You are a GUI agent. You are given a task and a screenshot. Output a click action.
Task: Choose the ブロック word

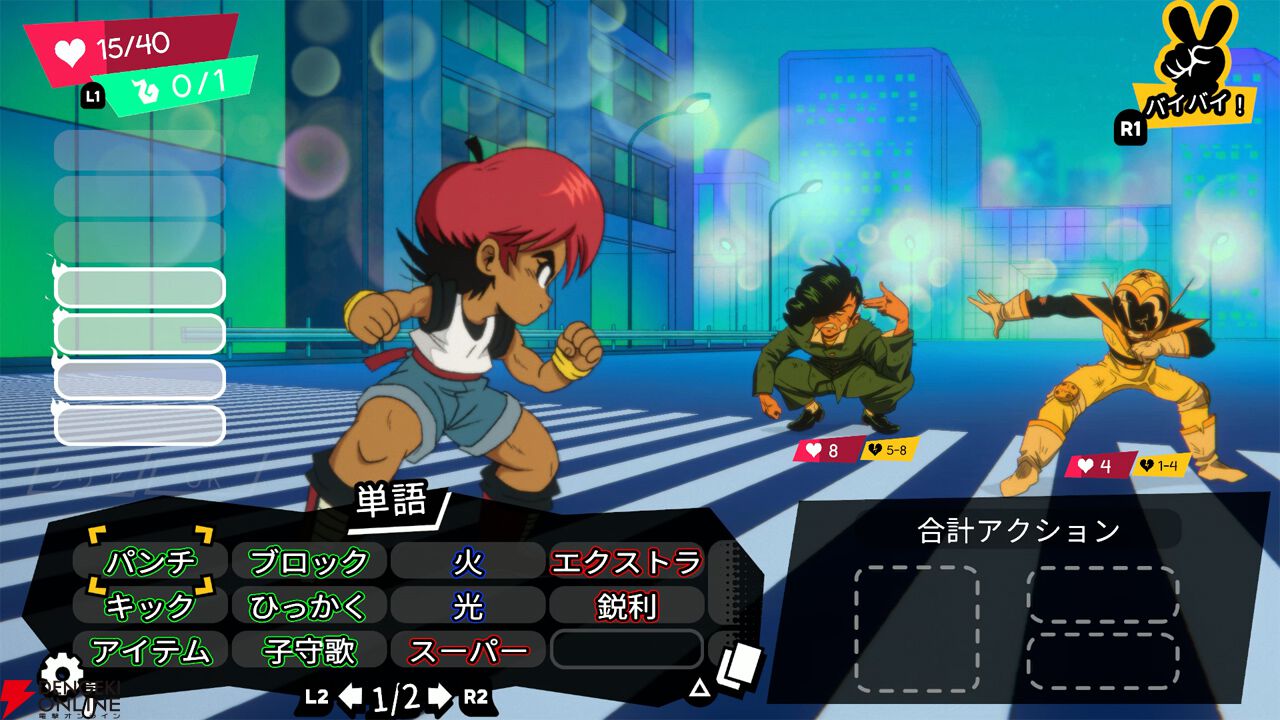point(308,561)
